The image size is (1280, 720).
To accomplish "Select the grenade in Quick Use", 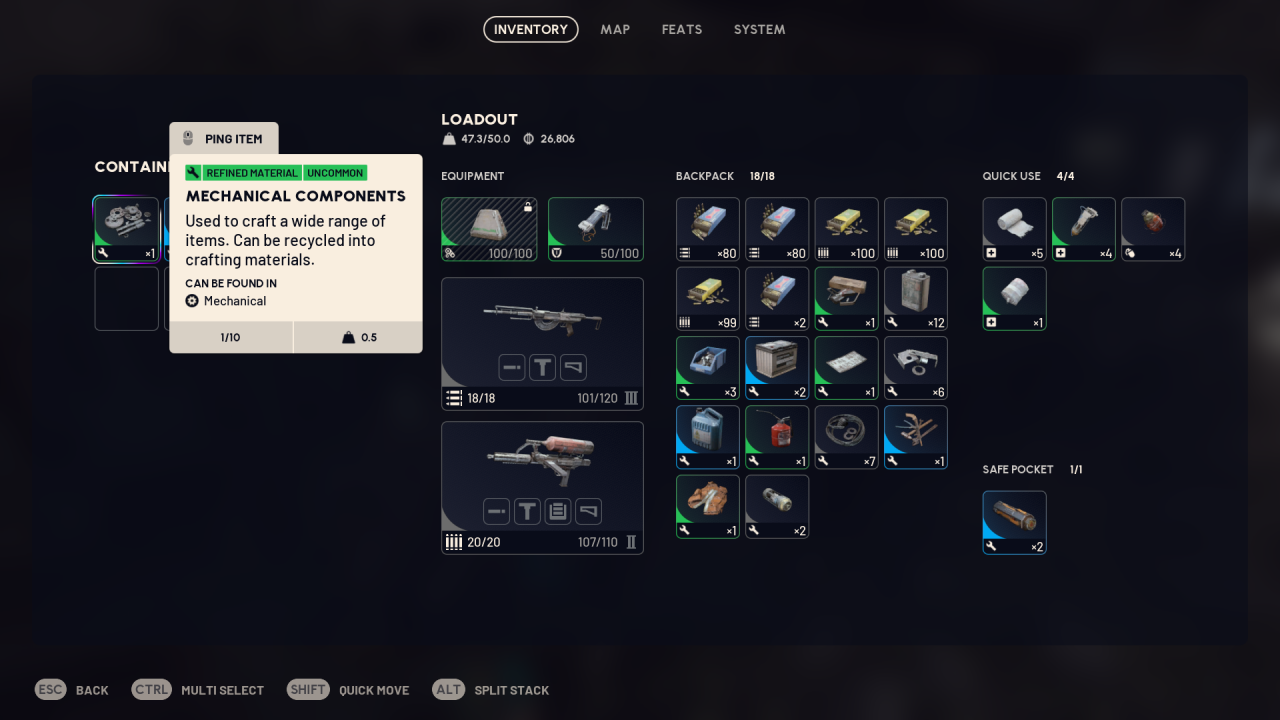I will [x=1152, y=229].
